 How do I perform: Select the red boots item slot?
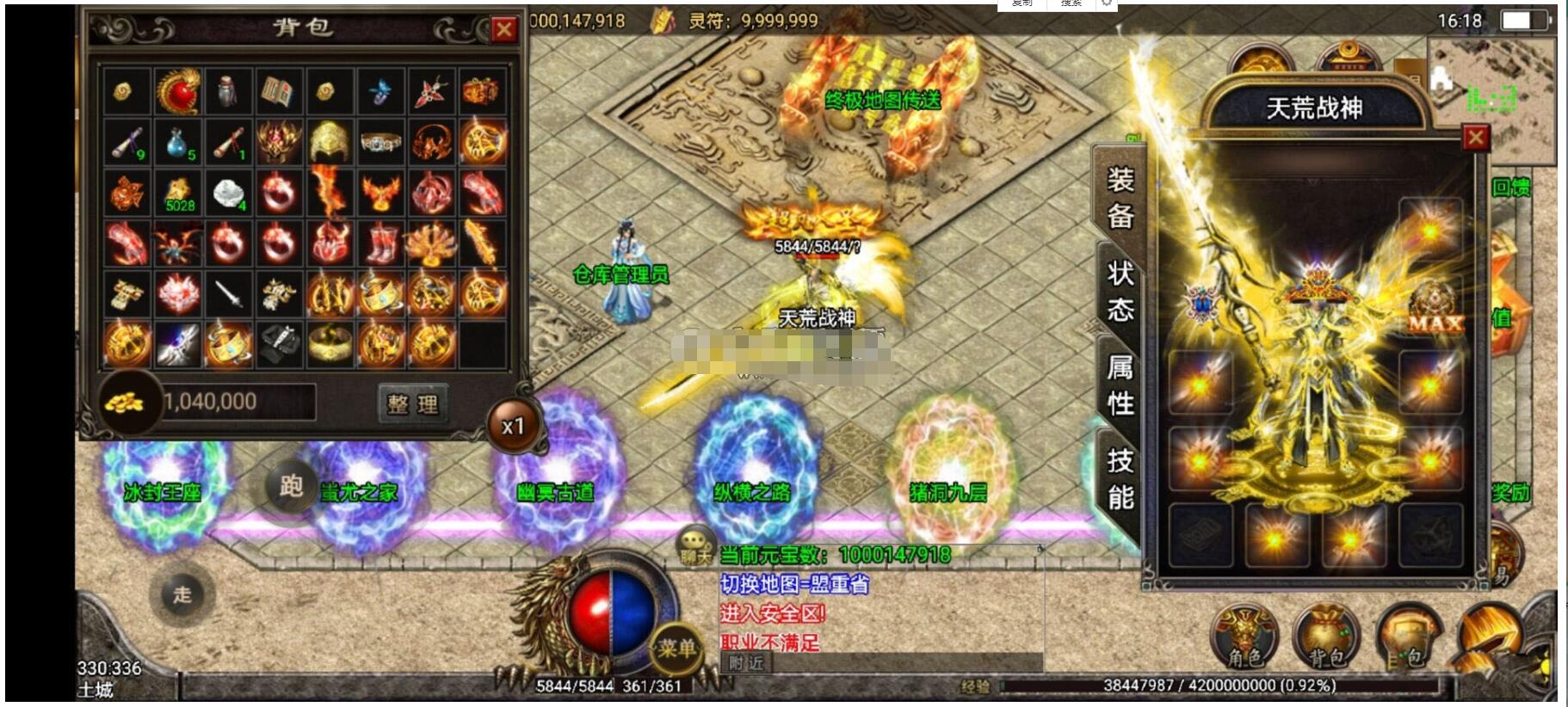pos(380,244)
